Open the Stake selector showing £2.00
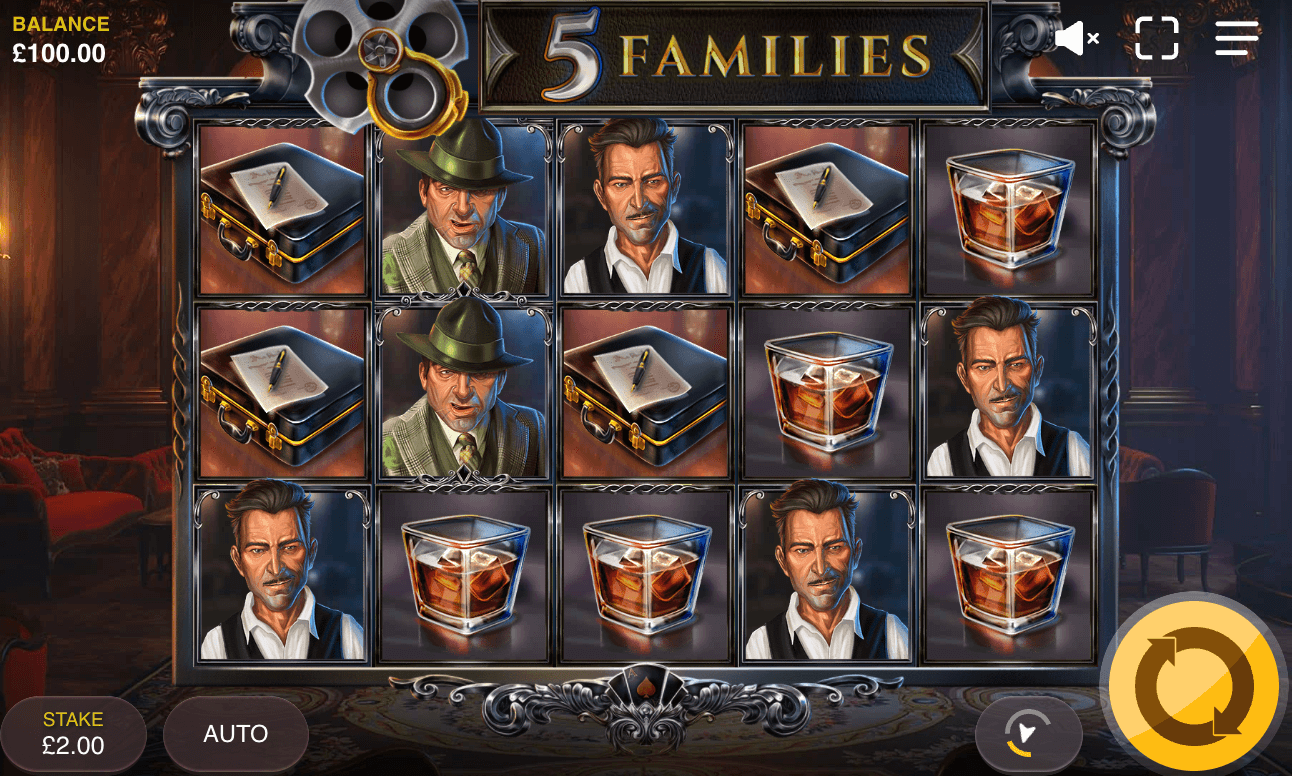The width and height of the screenshot is (1292, 776). pos(72,733)
